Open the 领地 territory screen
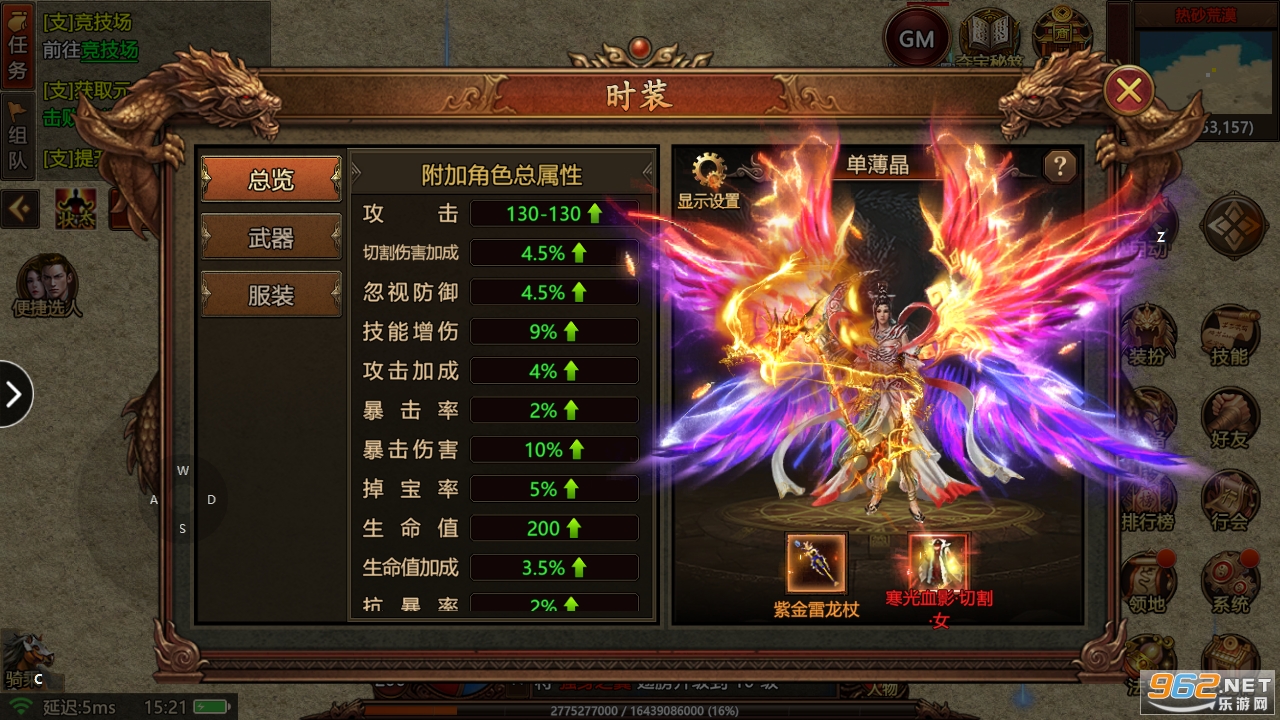The height and width of the screenshot is (720, 1280). [1148, 580]
